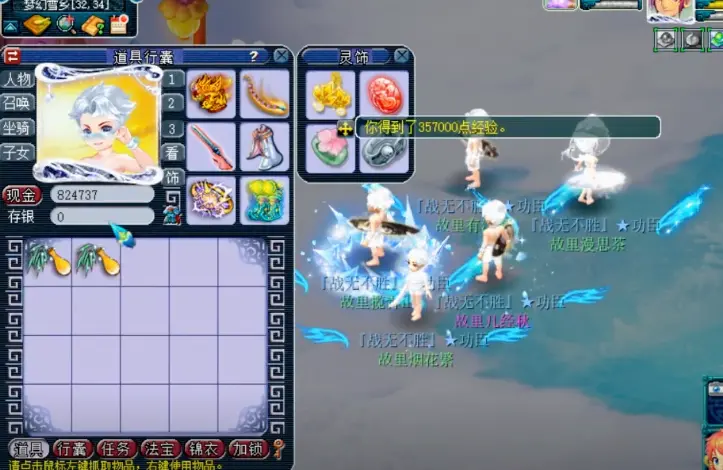Select the green shoes equipment slot

[264, 199]
